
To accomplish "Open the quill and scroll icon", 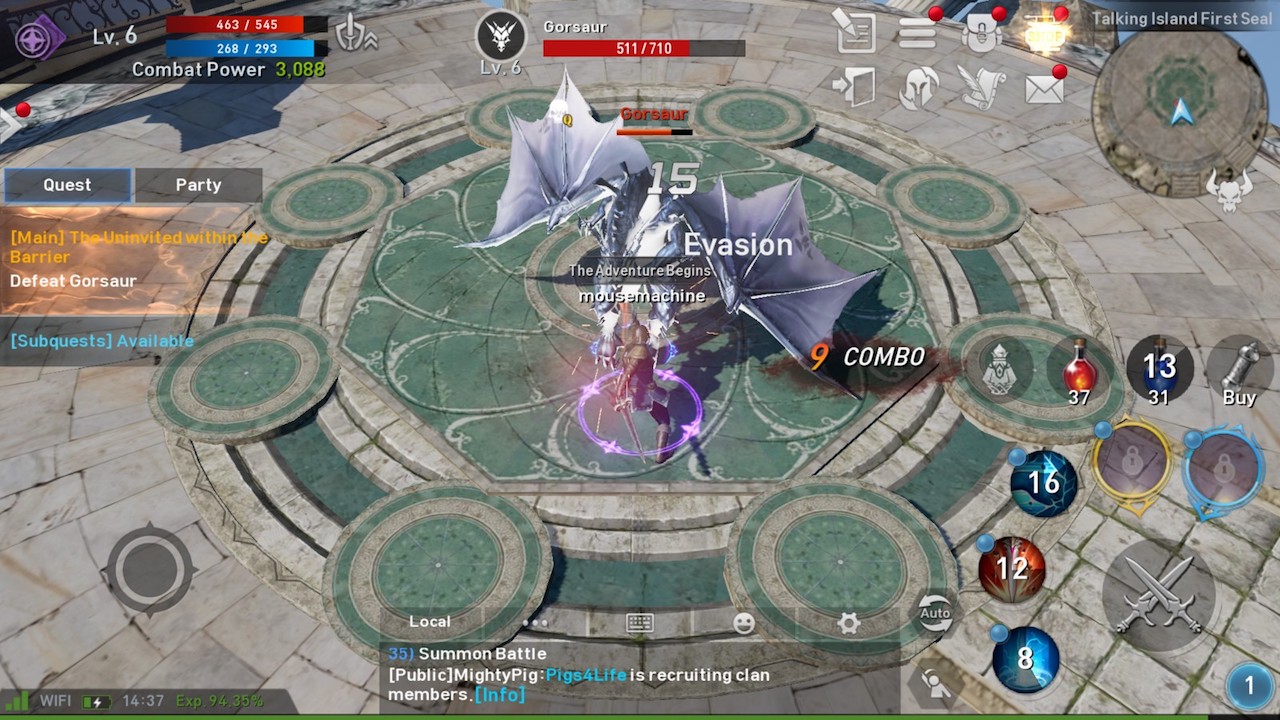I will click(x=982, y=88).
